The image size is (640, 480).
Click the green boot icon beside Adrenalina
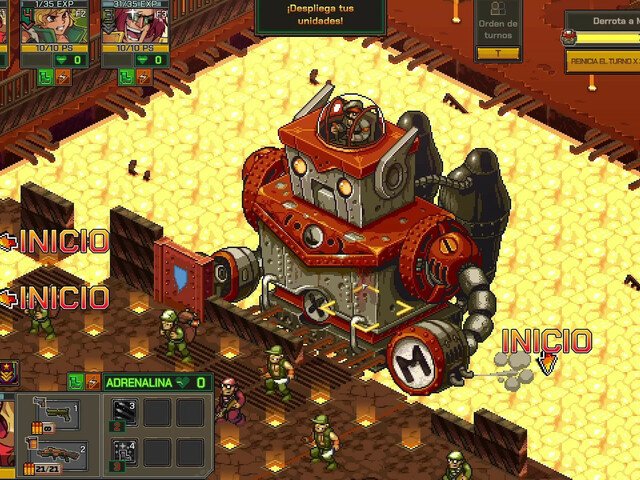[75, 381]
